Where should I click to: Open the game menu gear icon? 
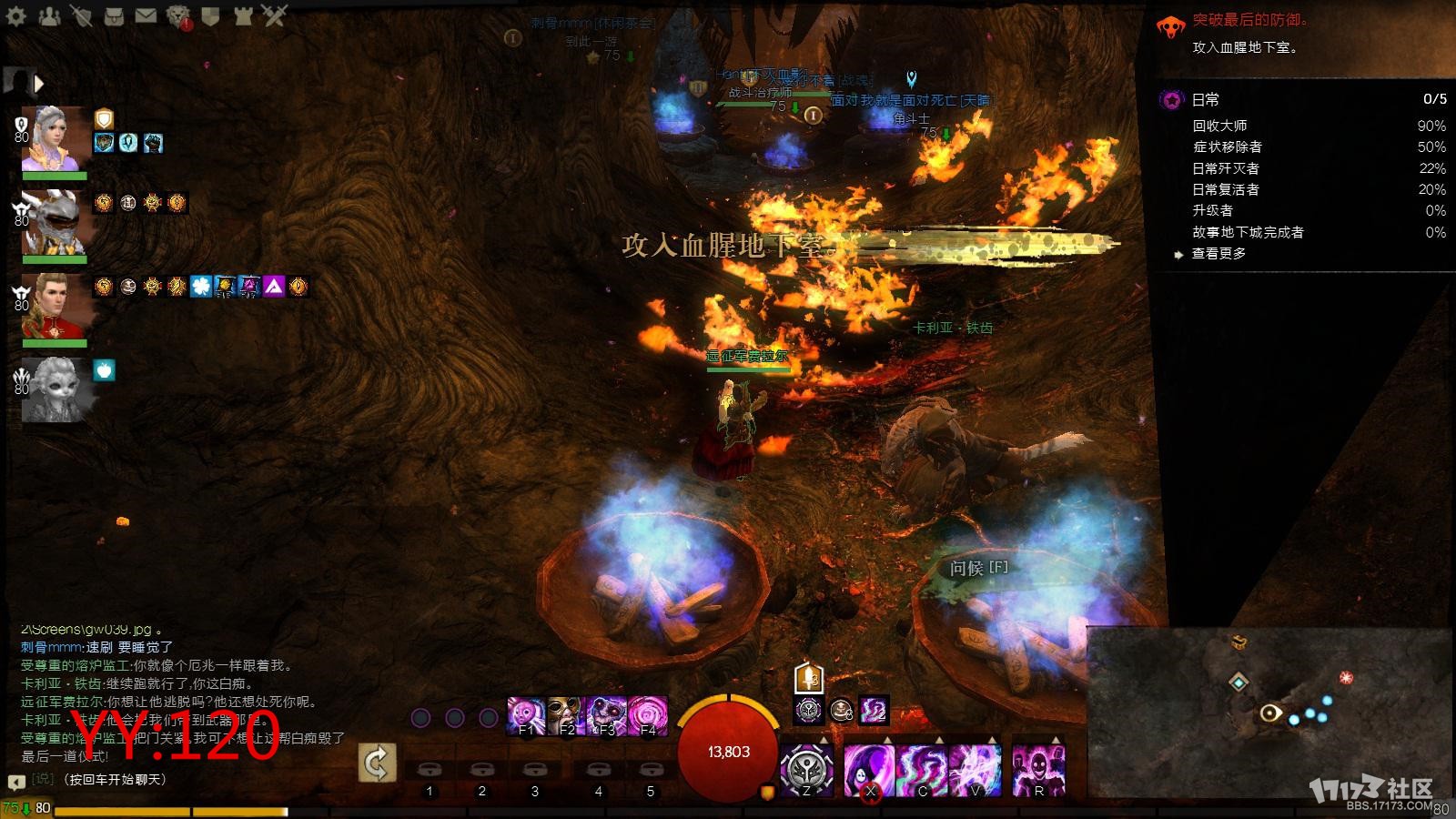click(x=16, y=15)
